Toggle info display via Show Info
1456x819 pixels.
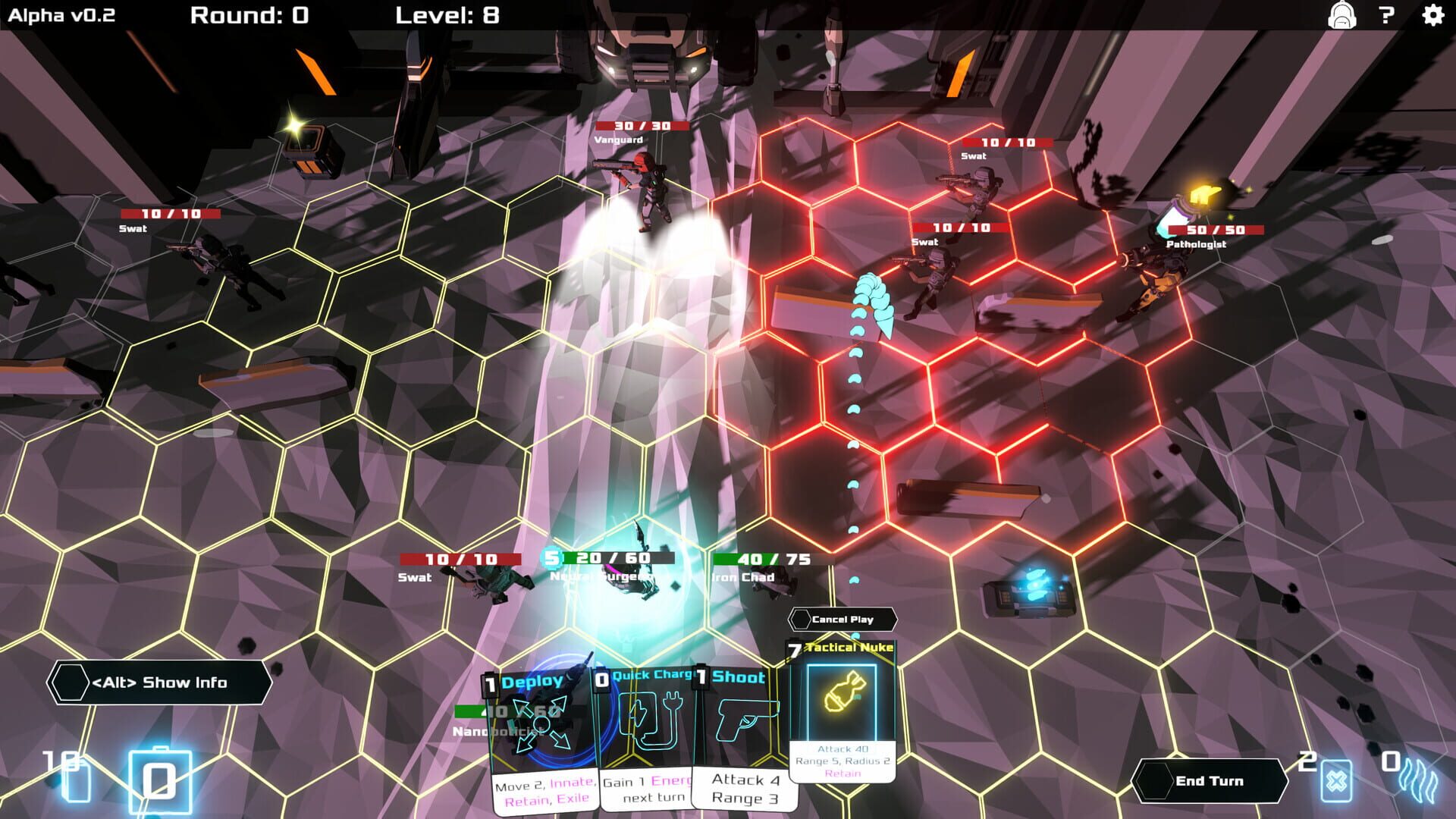[x=160, y=682]
